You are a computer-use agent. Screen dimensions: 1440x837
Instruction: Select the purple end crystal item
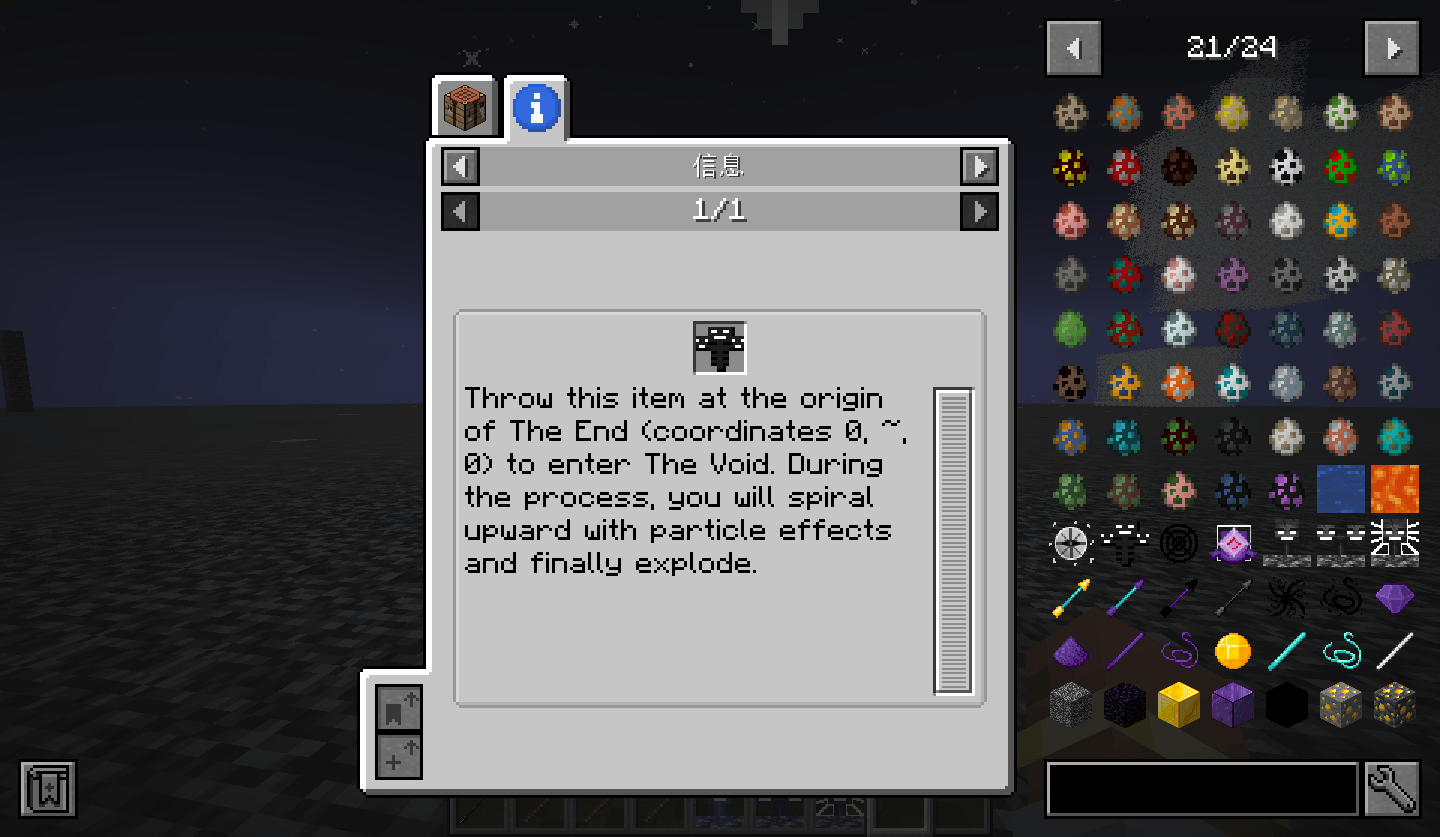coord(1232,543)
